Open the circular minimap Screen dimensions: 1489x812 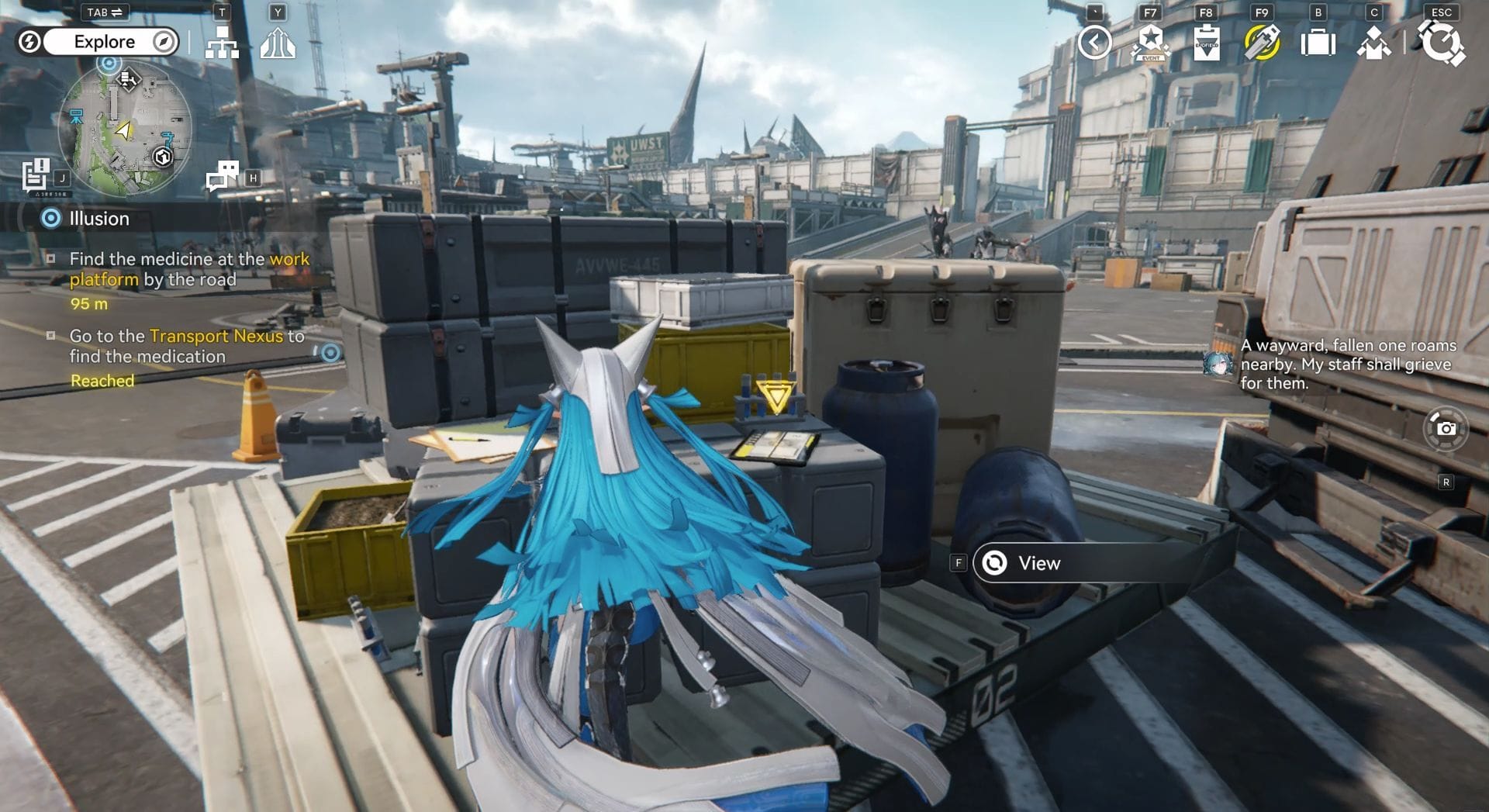pyautogui.click(x=125, y=128)
